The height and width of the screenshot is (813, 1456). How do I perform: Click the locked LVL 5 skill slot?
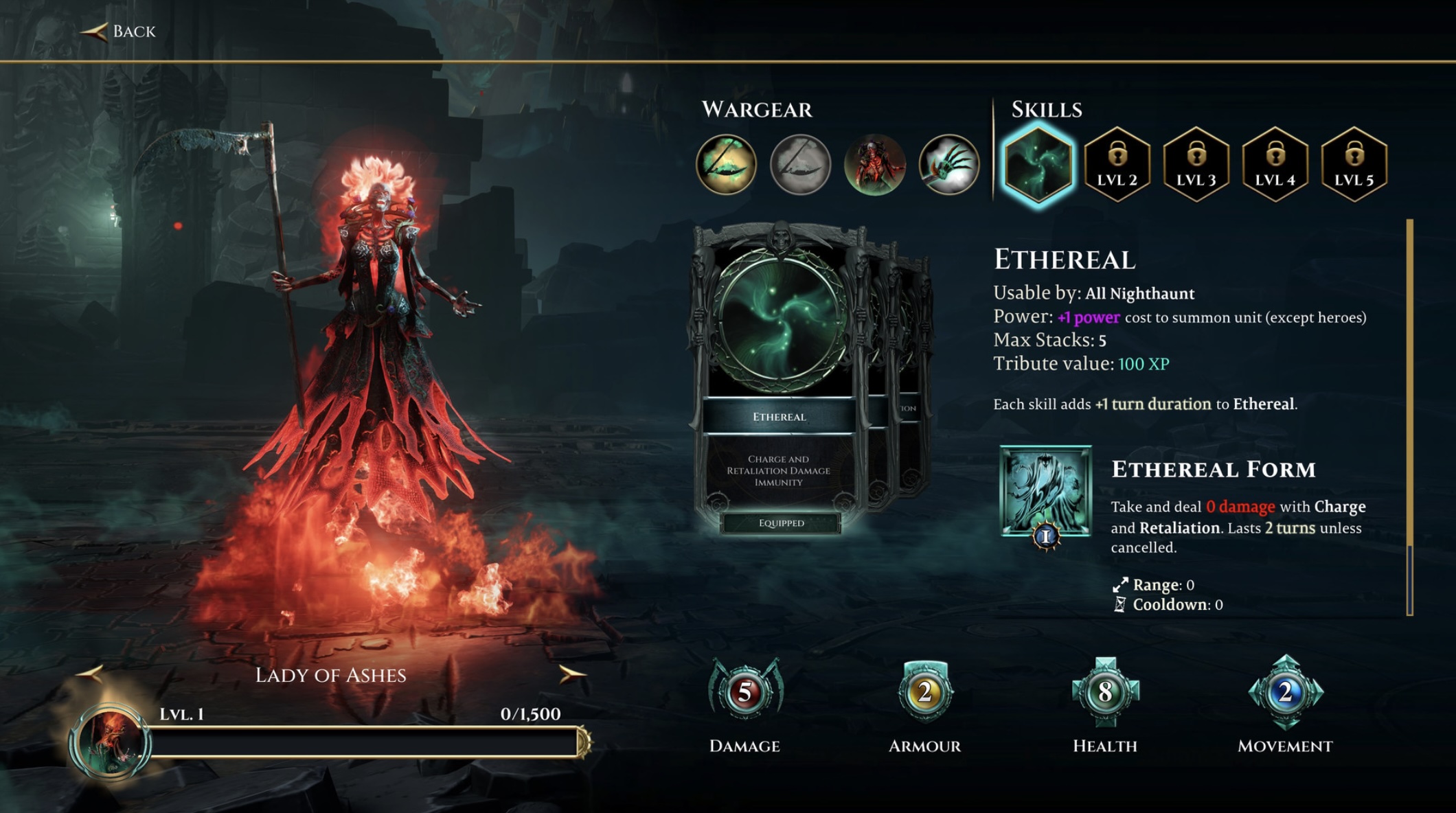pyautogui.click(x=1354, y=165)
